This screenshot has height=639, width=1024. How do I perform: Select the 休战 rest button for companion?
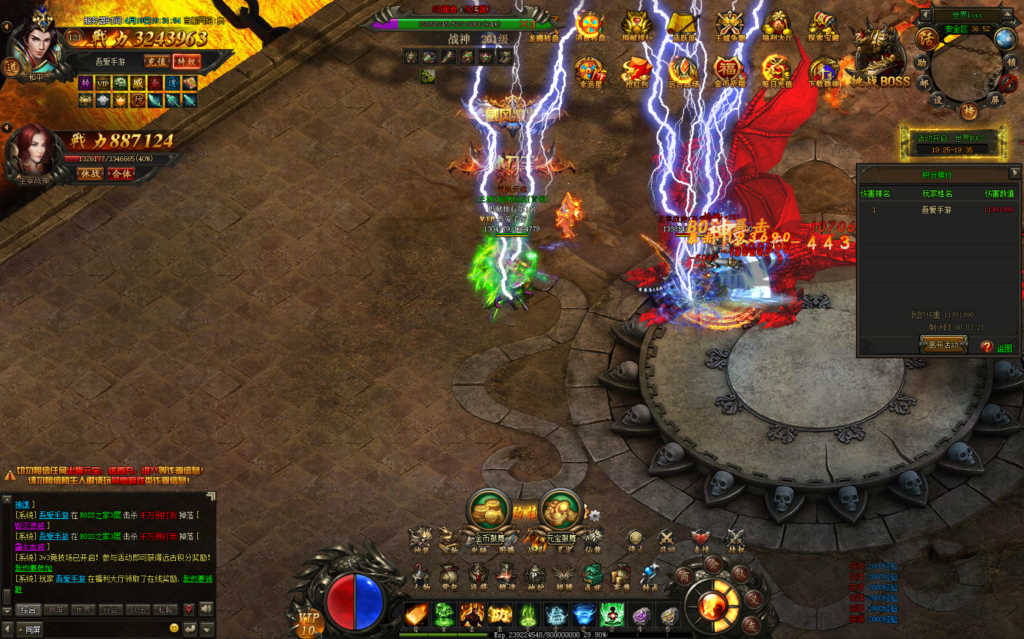91,173
